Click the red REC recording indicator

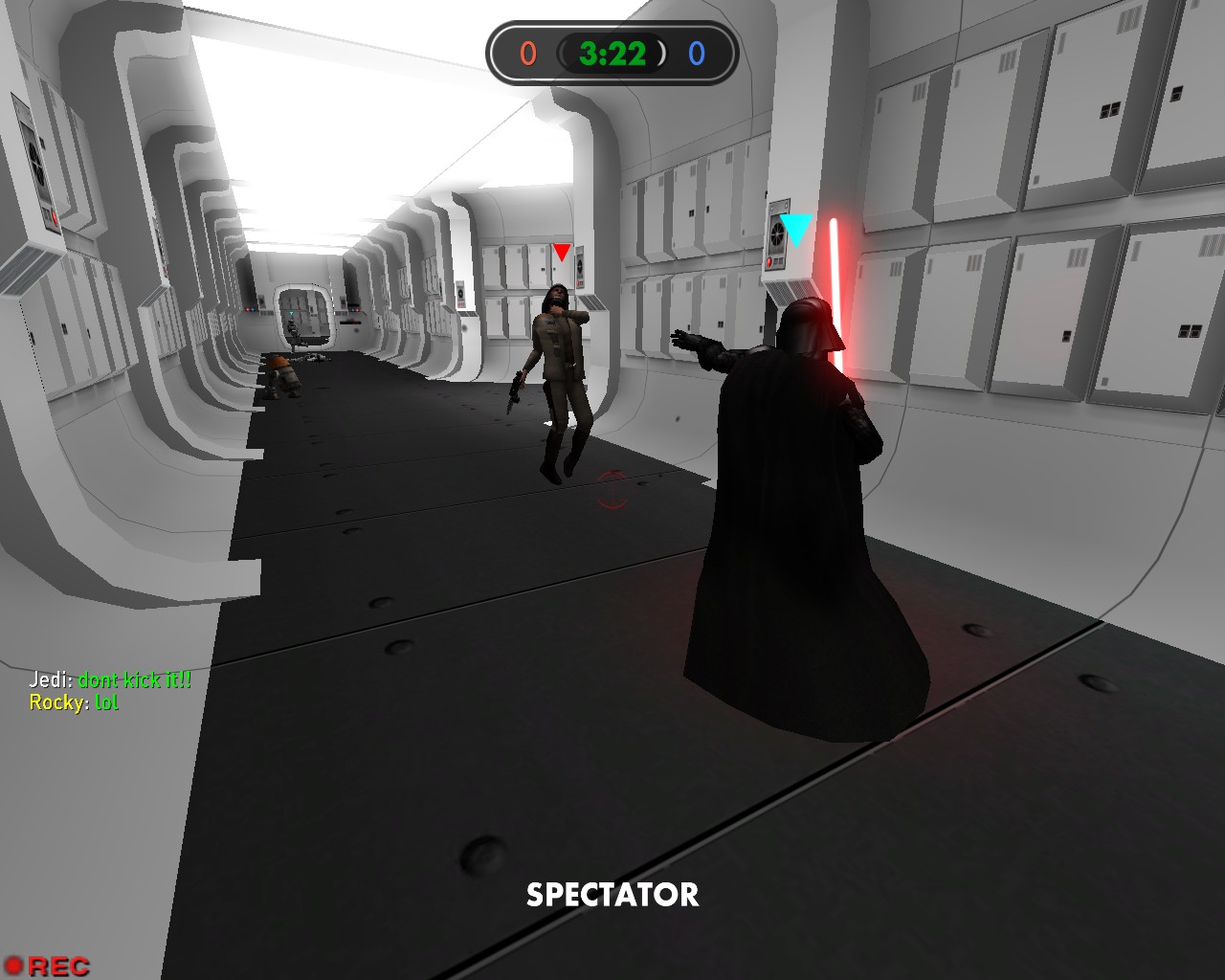[47, 966]
